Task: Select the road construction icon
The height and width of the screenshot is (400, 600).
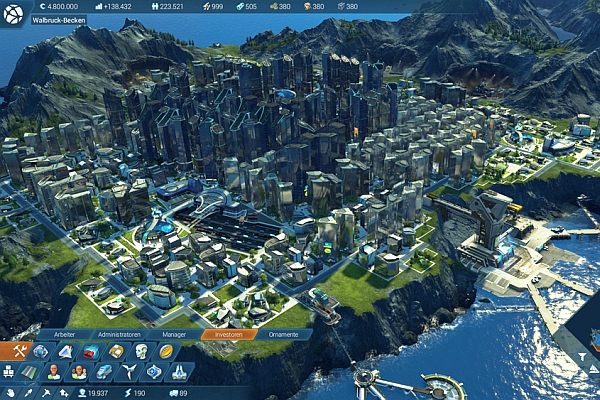Action: (29, 372)
